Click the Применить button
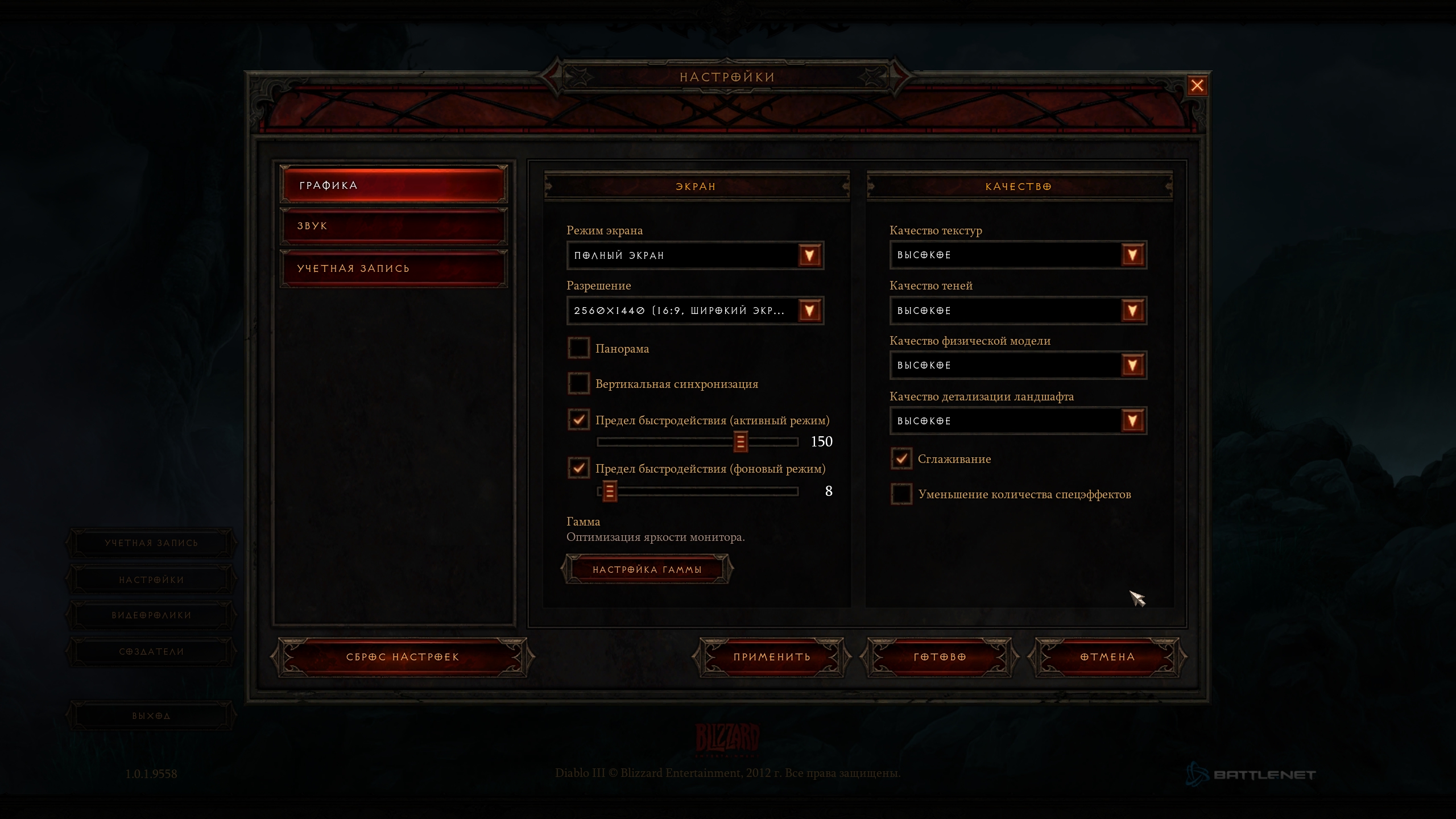1456x819 pixels. [771, 657]
